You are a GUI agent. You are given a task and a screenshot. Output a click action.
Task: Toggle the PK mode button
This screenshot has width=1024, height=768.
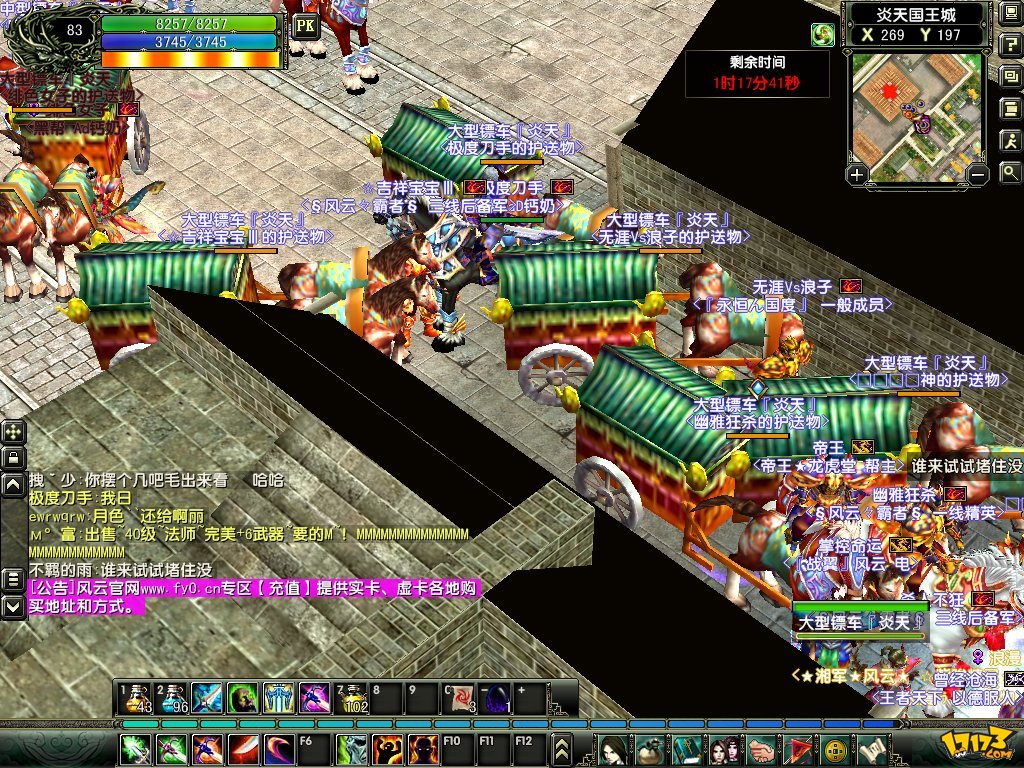click(306, 26)
